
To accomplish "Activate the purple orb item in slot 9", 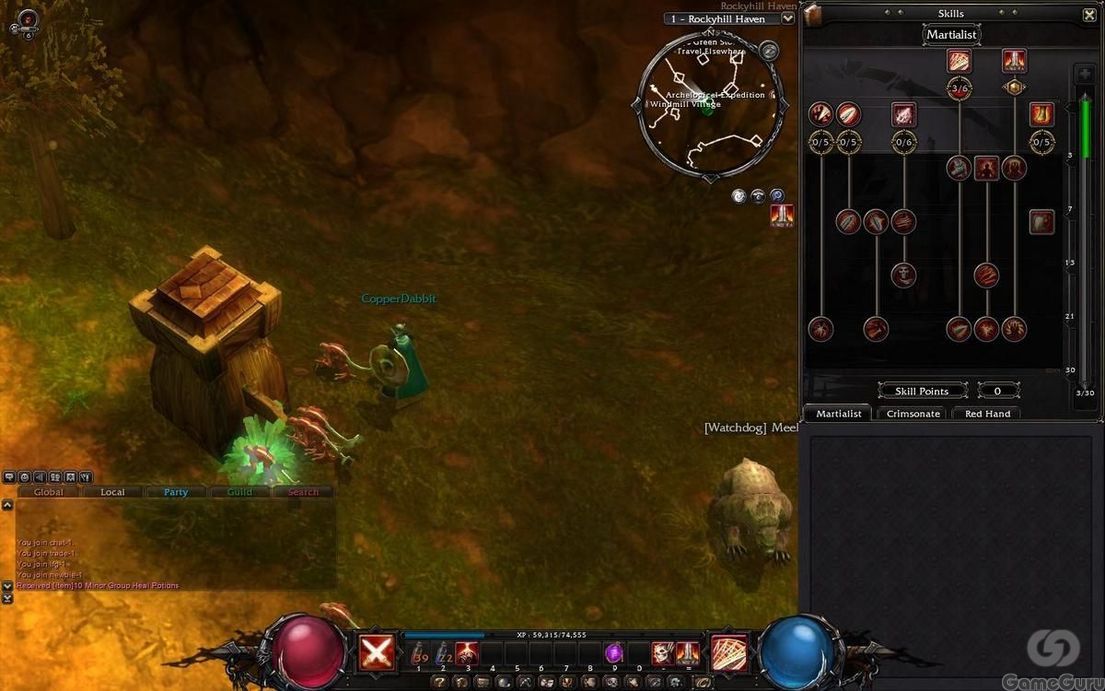I will pyautogui.click(x=614, y=653).
